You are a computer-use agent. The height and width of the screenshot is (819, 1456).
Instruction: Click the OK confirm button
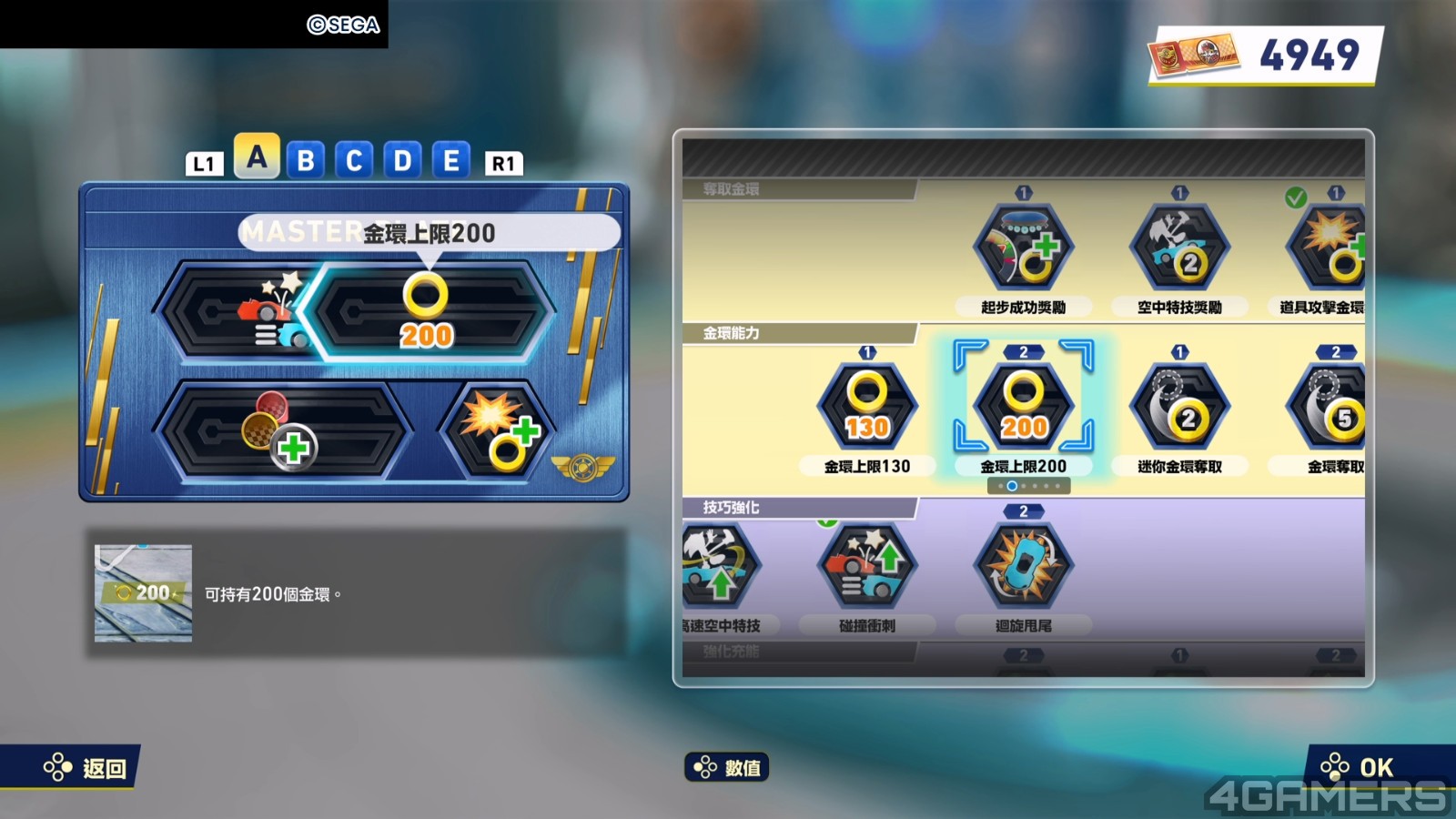[x=1363, y=767]
